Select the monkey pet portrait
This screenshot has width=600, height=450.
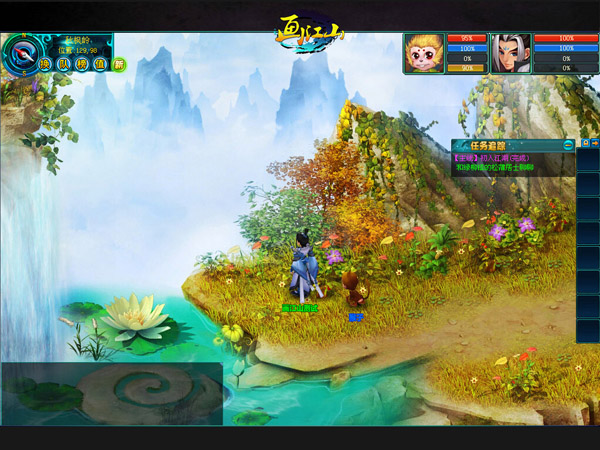coord(424,53)
